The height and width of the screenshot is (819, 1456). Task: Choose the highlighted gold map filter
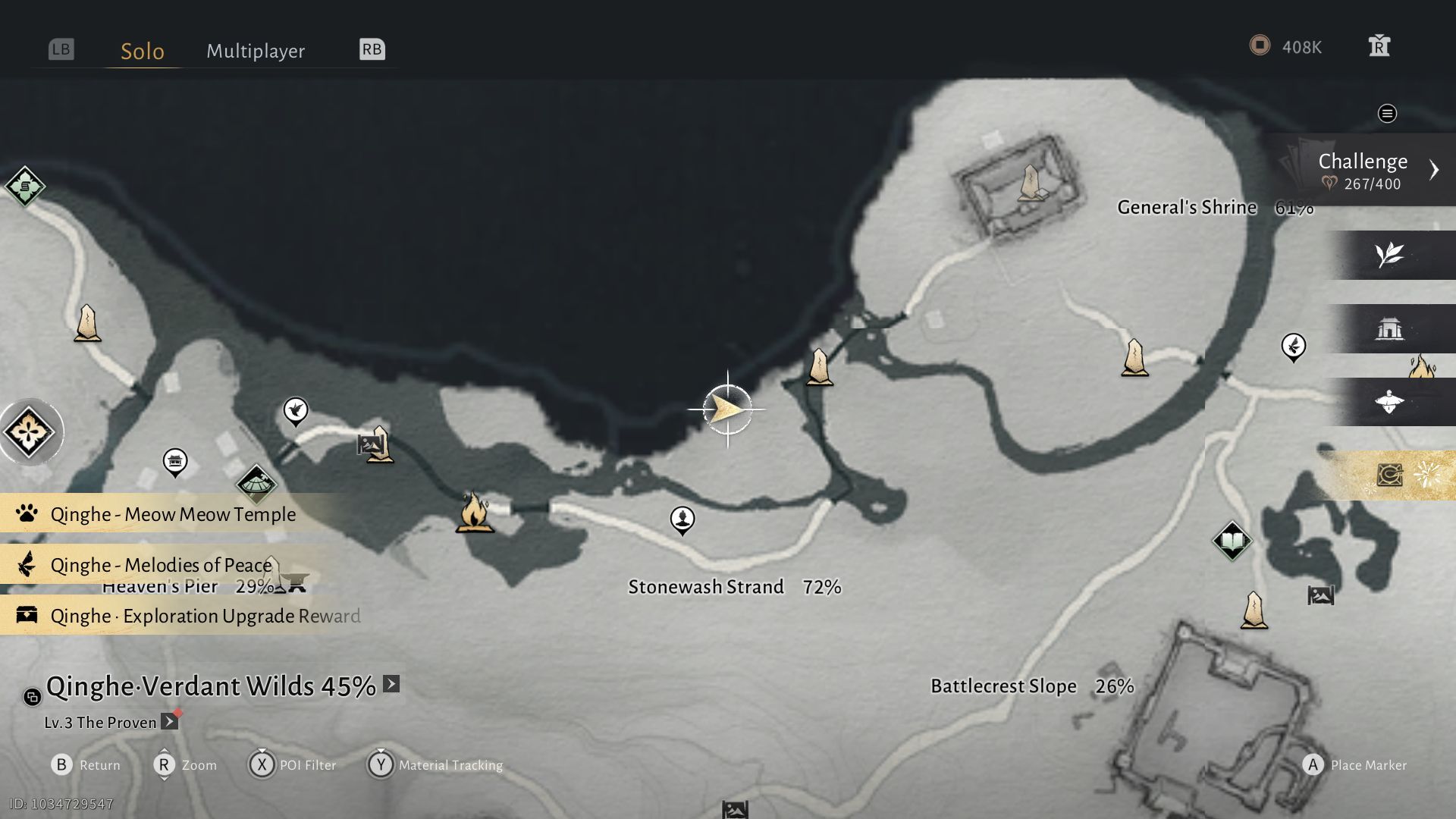tap(1389, 475)
